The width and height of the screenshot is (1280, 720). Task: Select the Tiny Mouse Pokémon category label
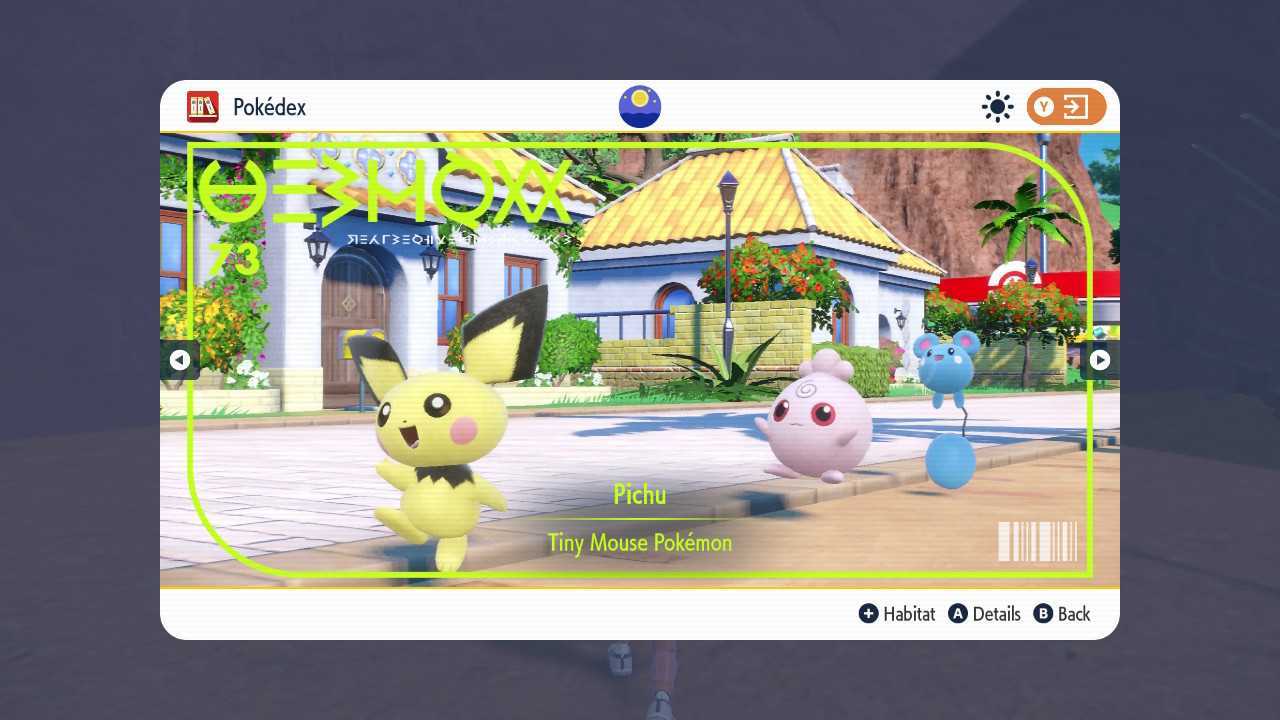(x=639, y=543)
